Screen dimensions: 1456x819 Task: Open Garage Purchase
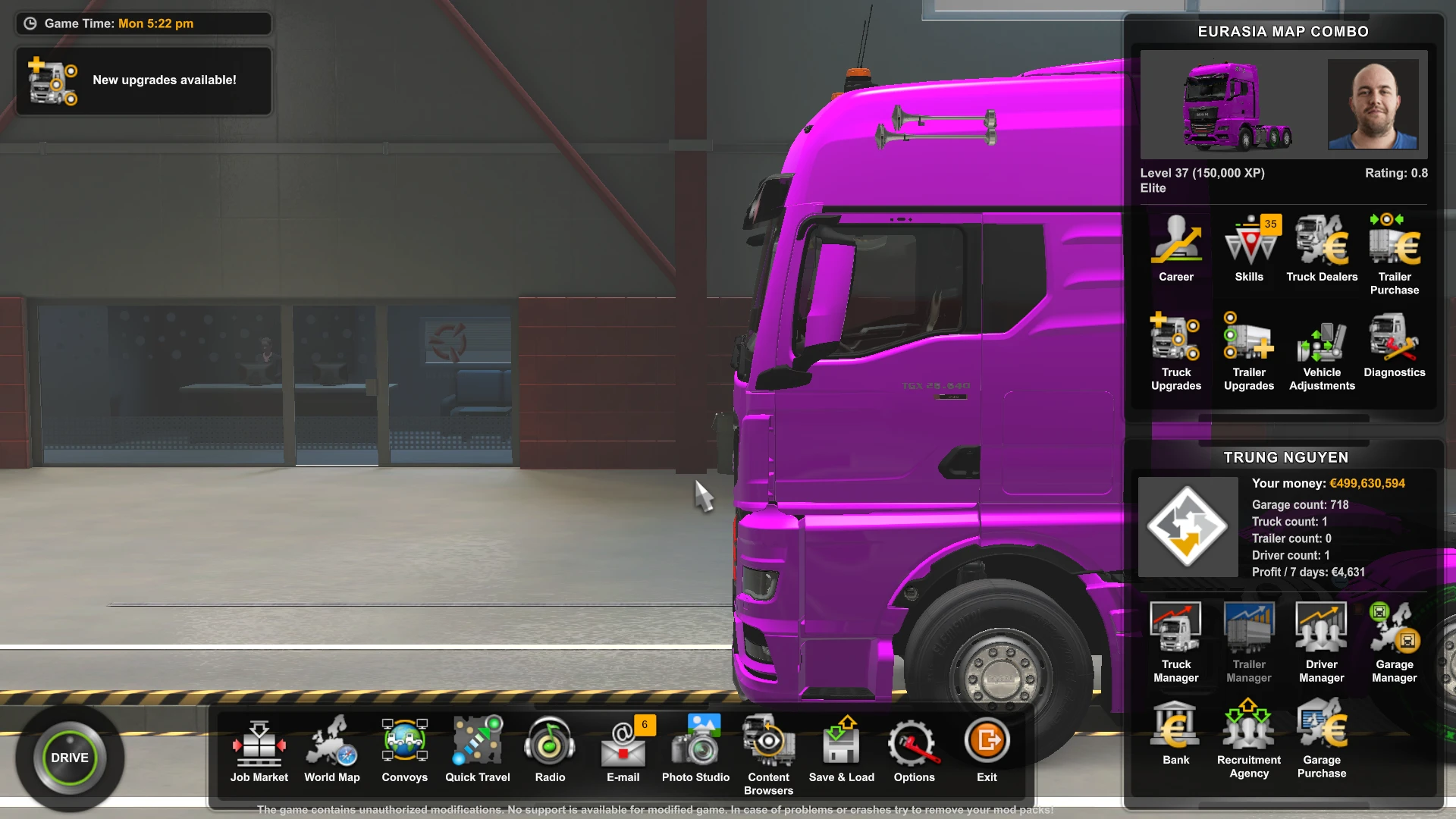pyautogui.click(x=1321, y=724)
